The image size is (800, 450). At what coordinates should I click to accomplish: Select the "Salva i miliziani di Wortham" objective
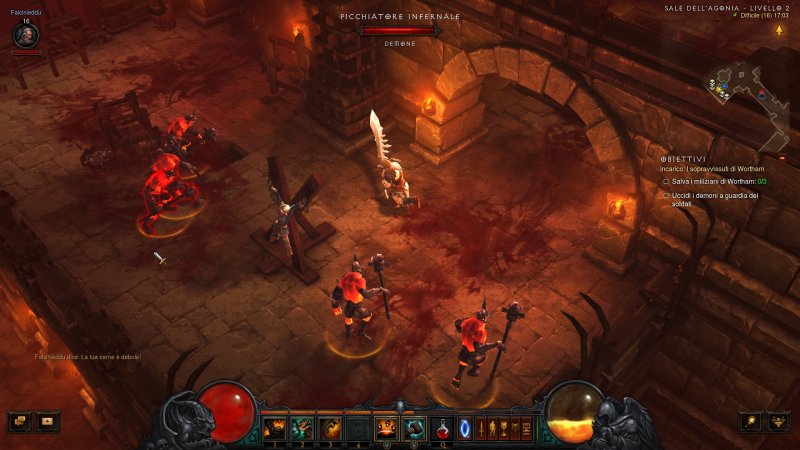(711, 181)
